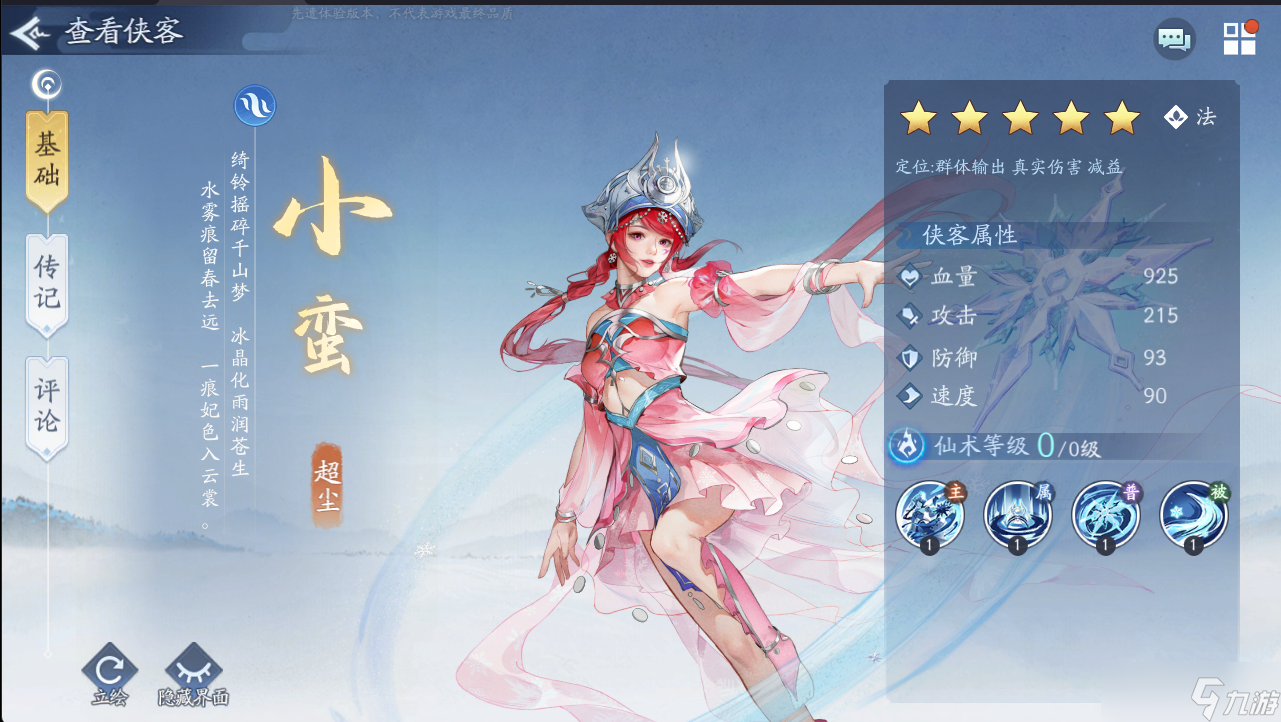The height and width of the screenshot is (722, 1281).
Task: Select the normal attack skill marked 普
Action: coord(1105,513)
